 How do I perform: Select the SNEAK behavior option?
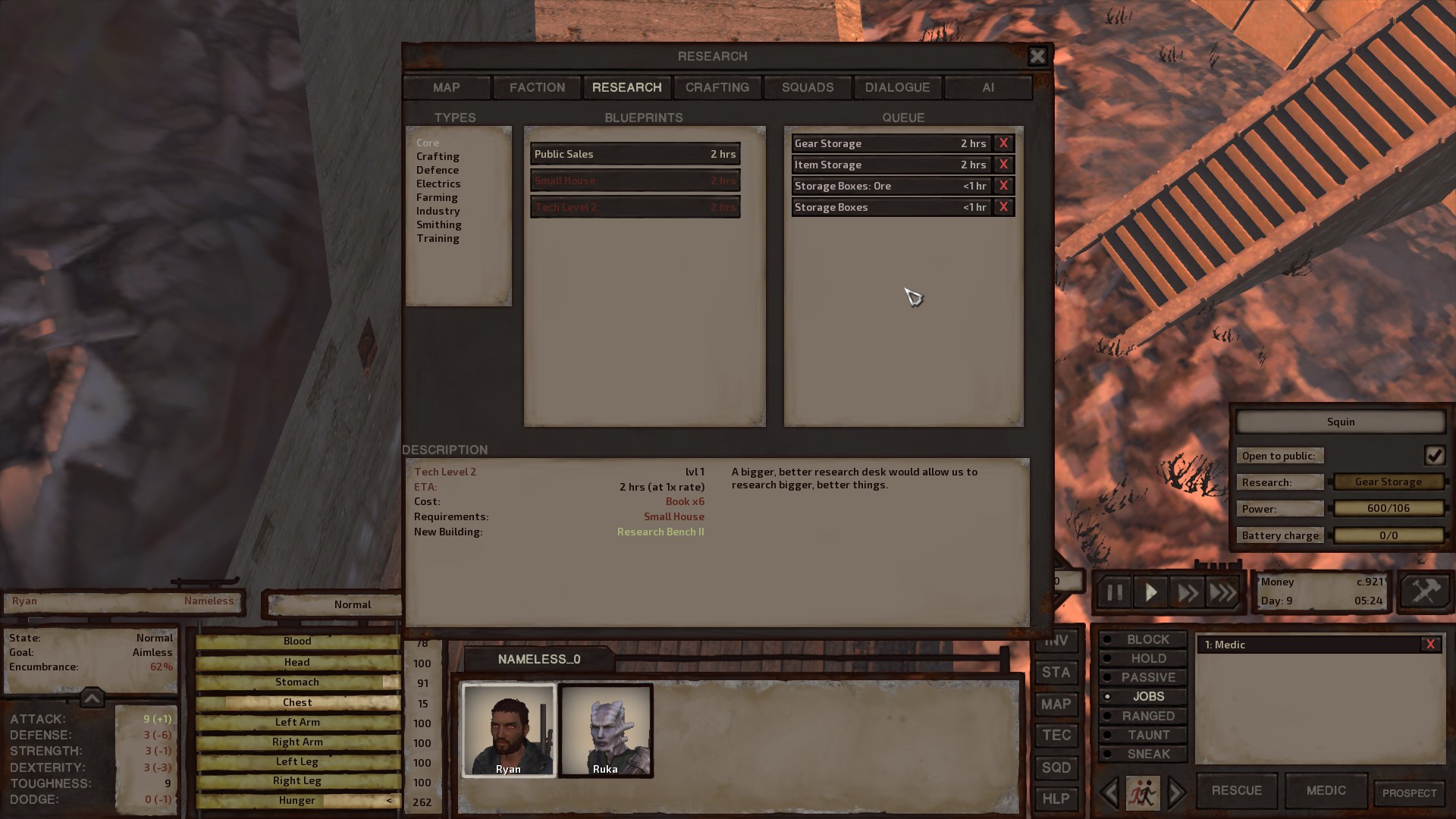pos(1143,754)
